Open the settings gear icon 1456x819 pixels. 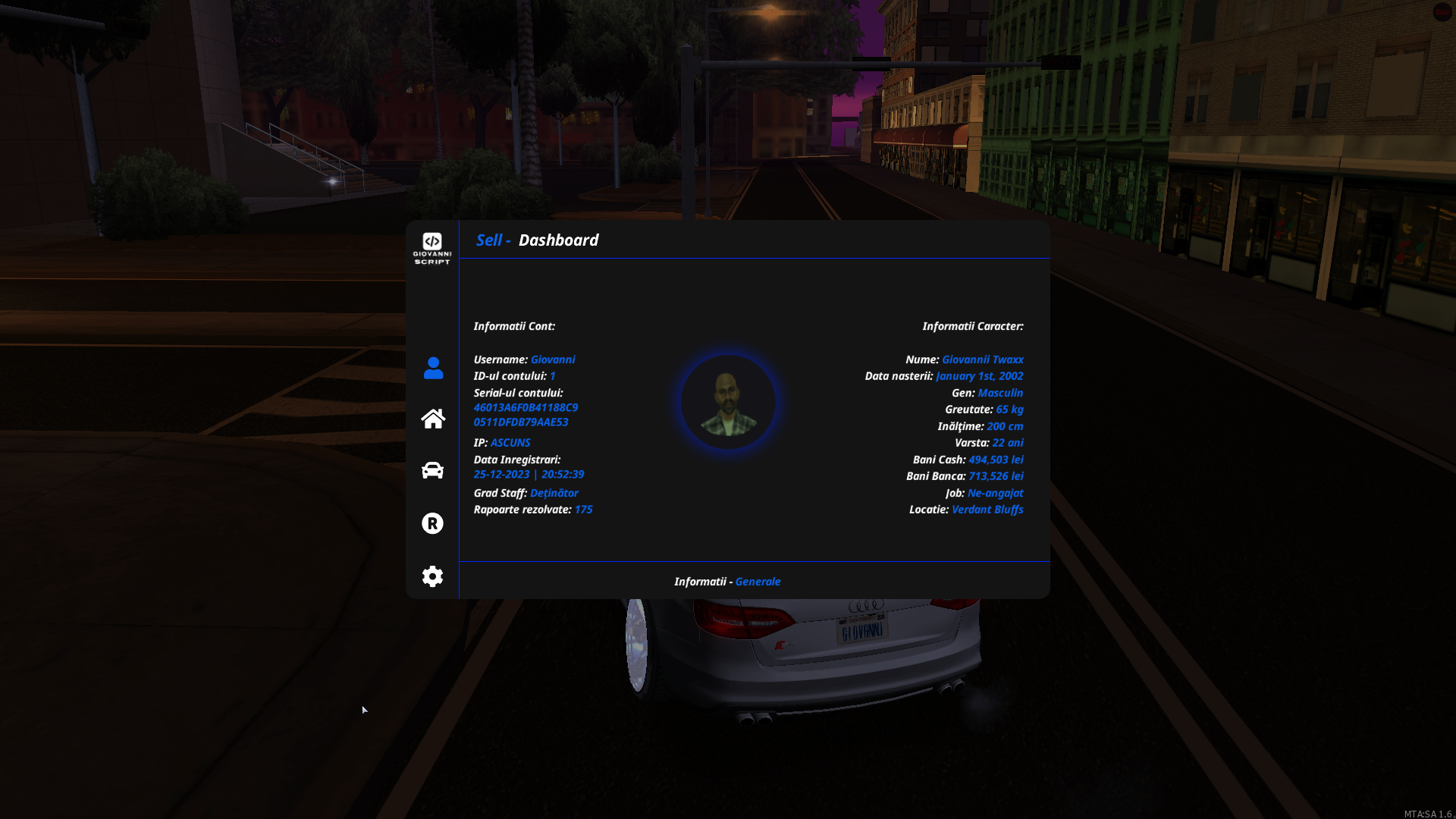(x=432, y=576)
